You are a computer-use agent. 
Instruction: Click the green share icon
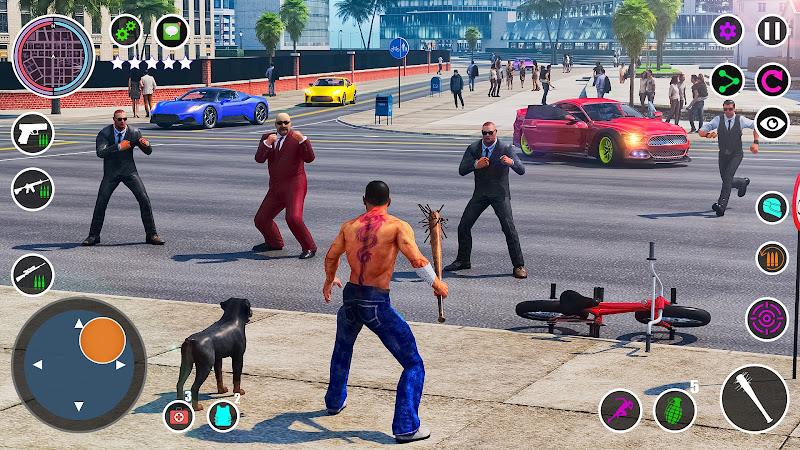(727, 80)
